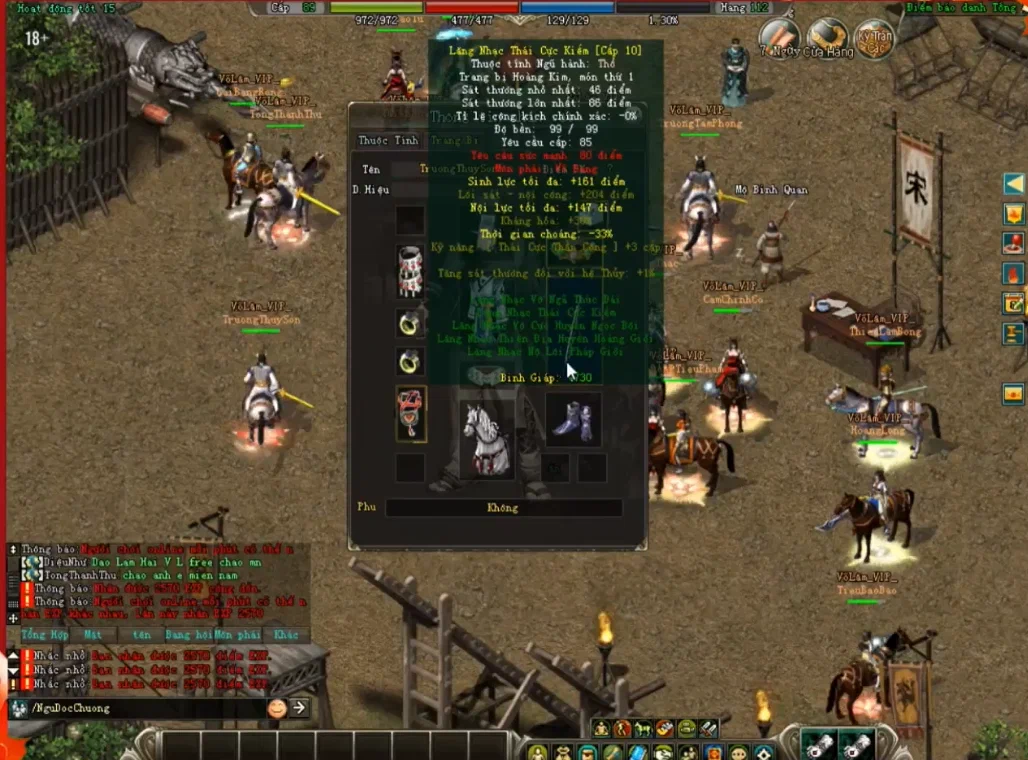The width and height of the screenshot is (1028, 760).
Task: Select the red-banded bracer equipment slot
Action: click(x=410, y=271)
